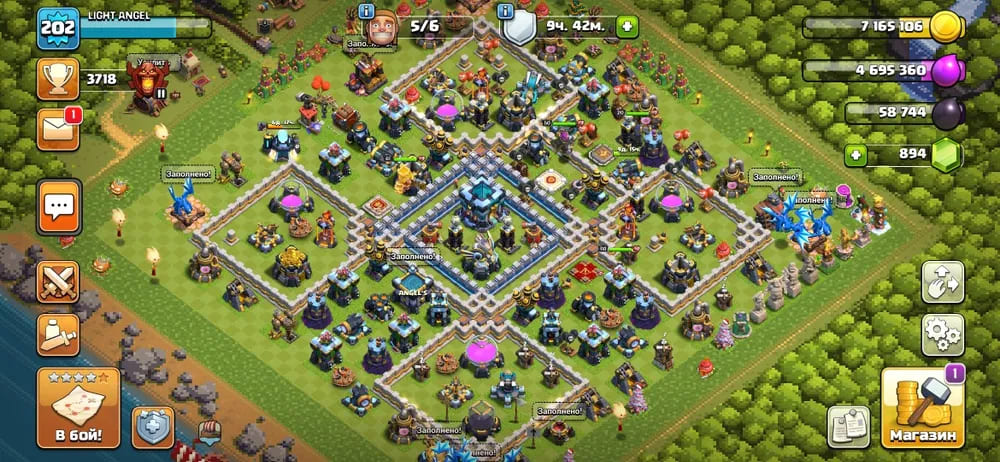This screenshot has height=462, width=1000.
Task: Open the chat speech bubble panel
Action: pyautogui.click(x=58, y=207)
